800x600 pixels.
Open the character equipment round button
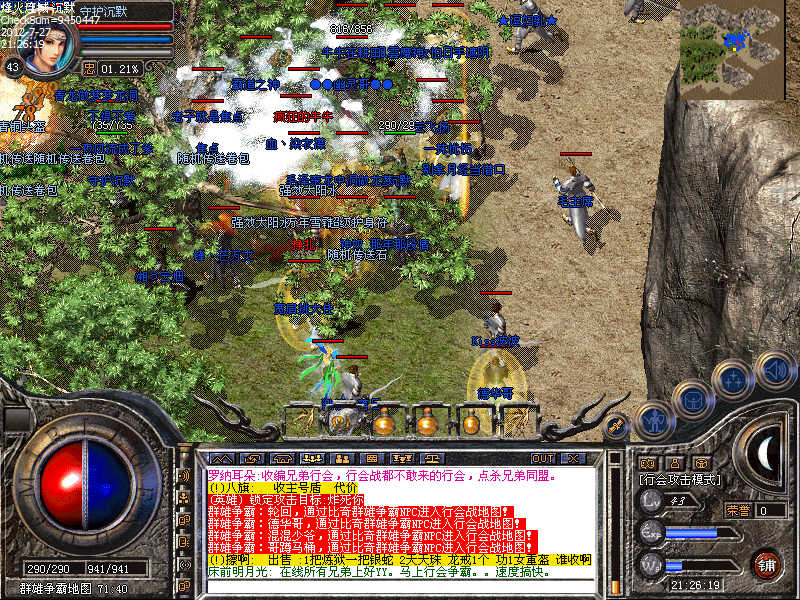click(x=653, y=420)
